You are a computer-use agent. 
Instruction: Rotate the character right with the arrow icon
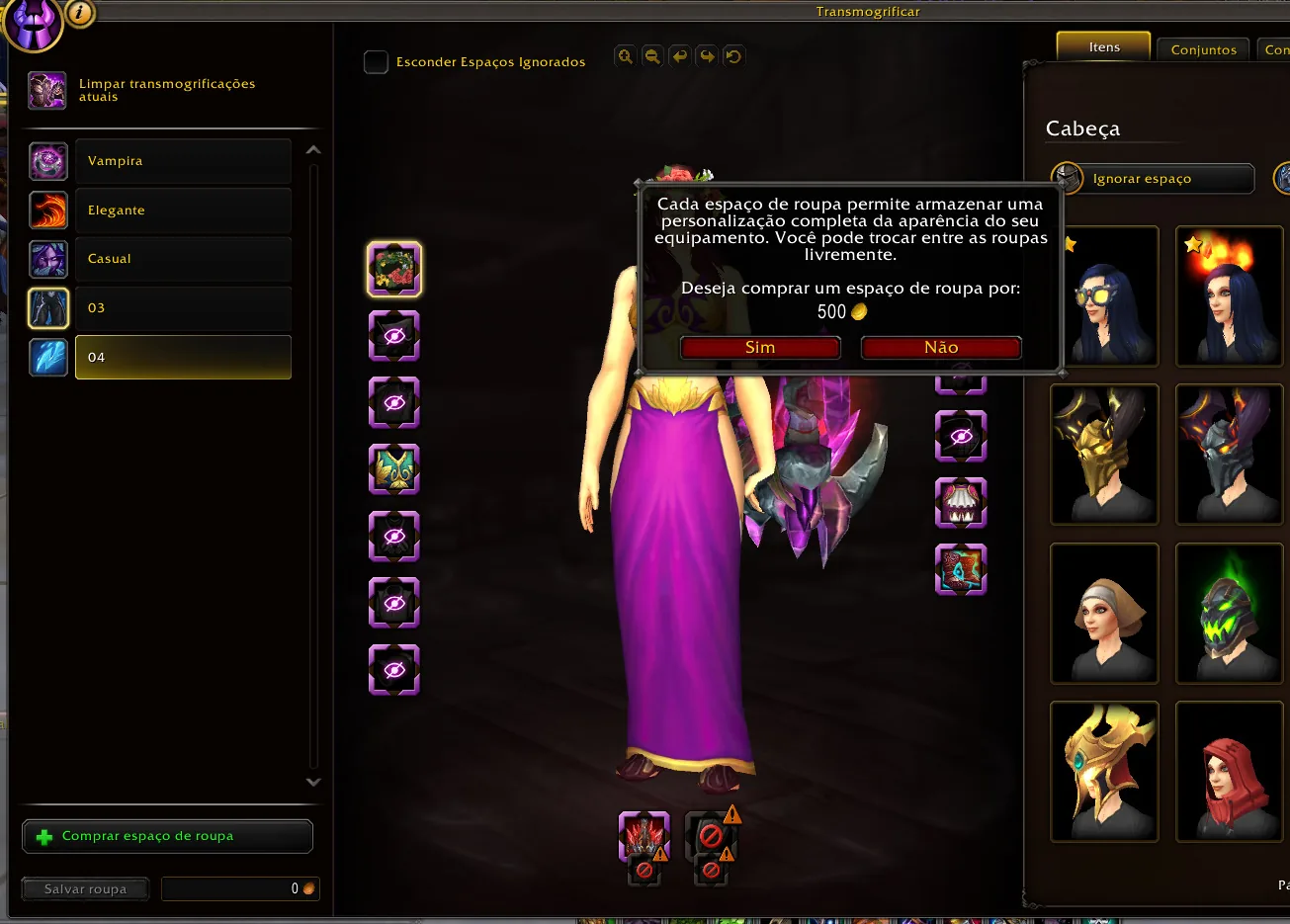[x=707, y=56]
